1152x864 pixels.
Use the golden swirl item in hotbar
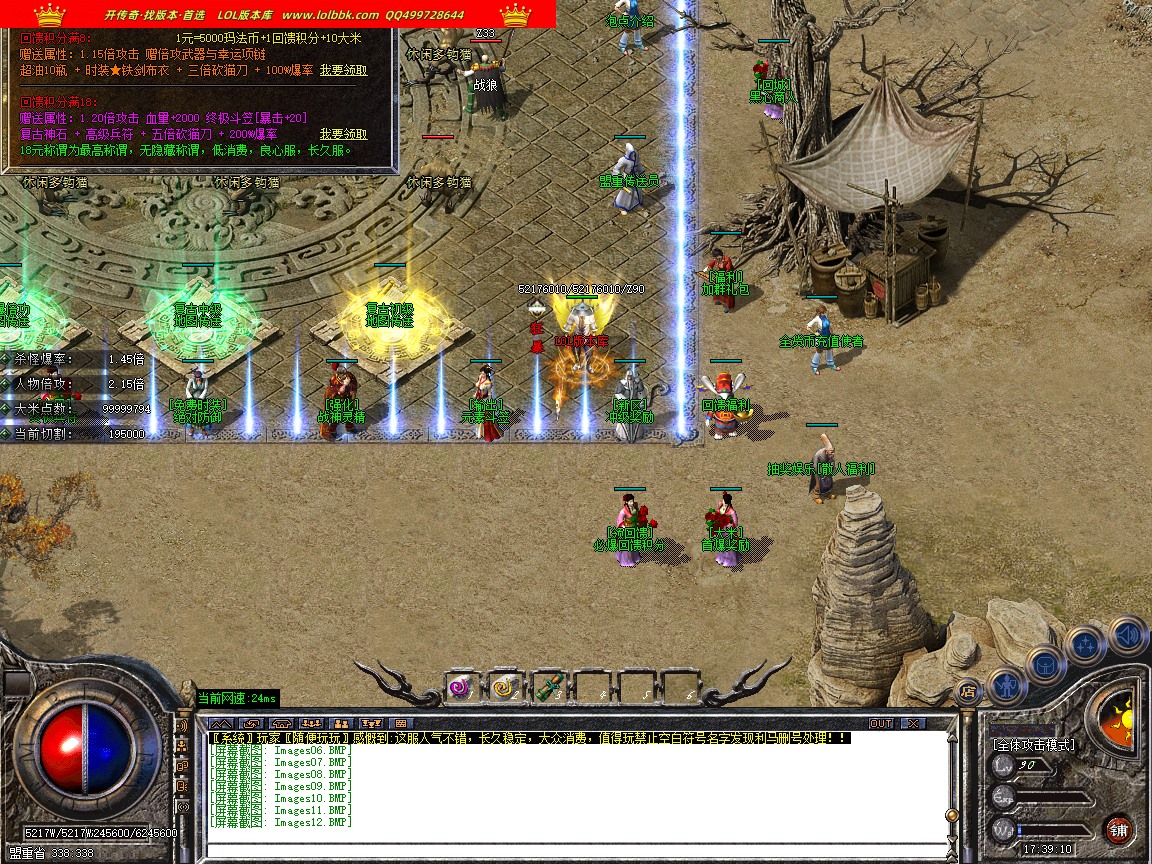(x=503, y=687)
